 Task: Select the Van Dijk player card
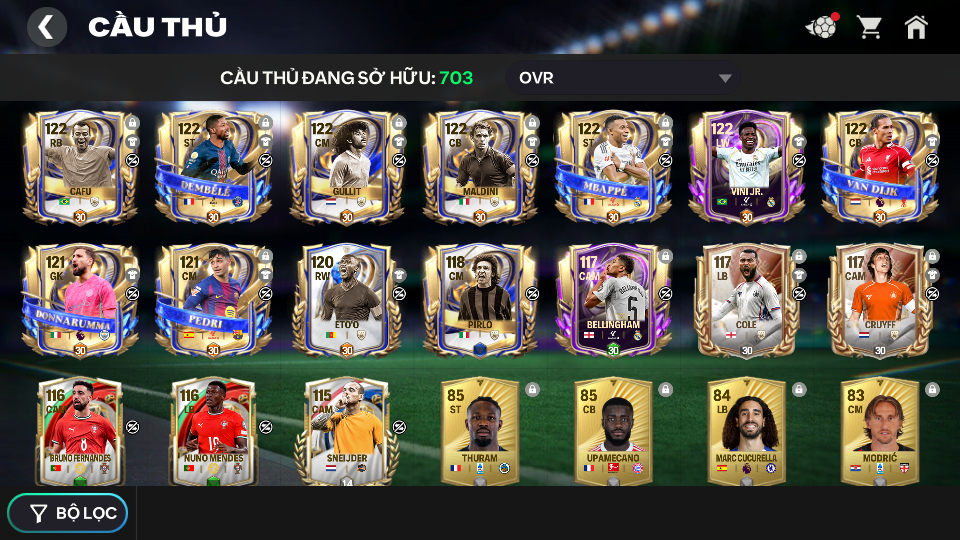click(x=880, y=166)
